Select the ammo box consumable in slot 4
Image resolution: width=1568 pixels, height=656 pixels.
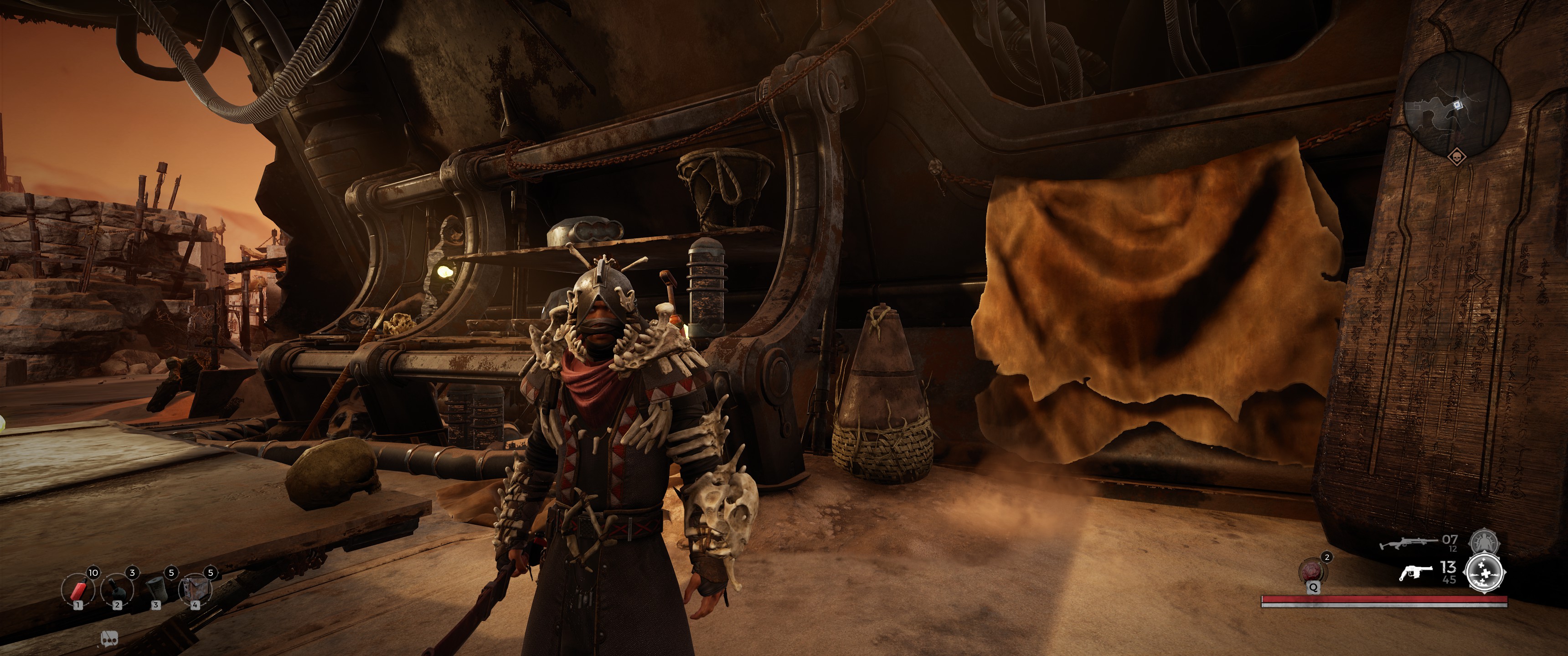[x=195, y=589]
